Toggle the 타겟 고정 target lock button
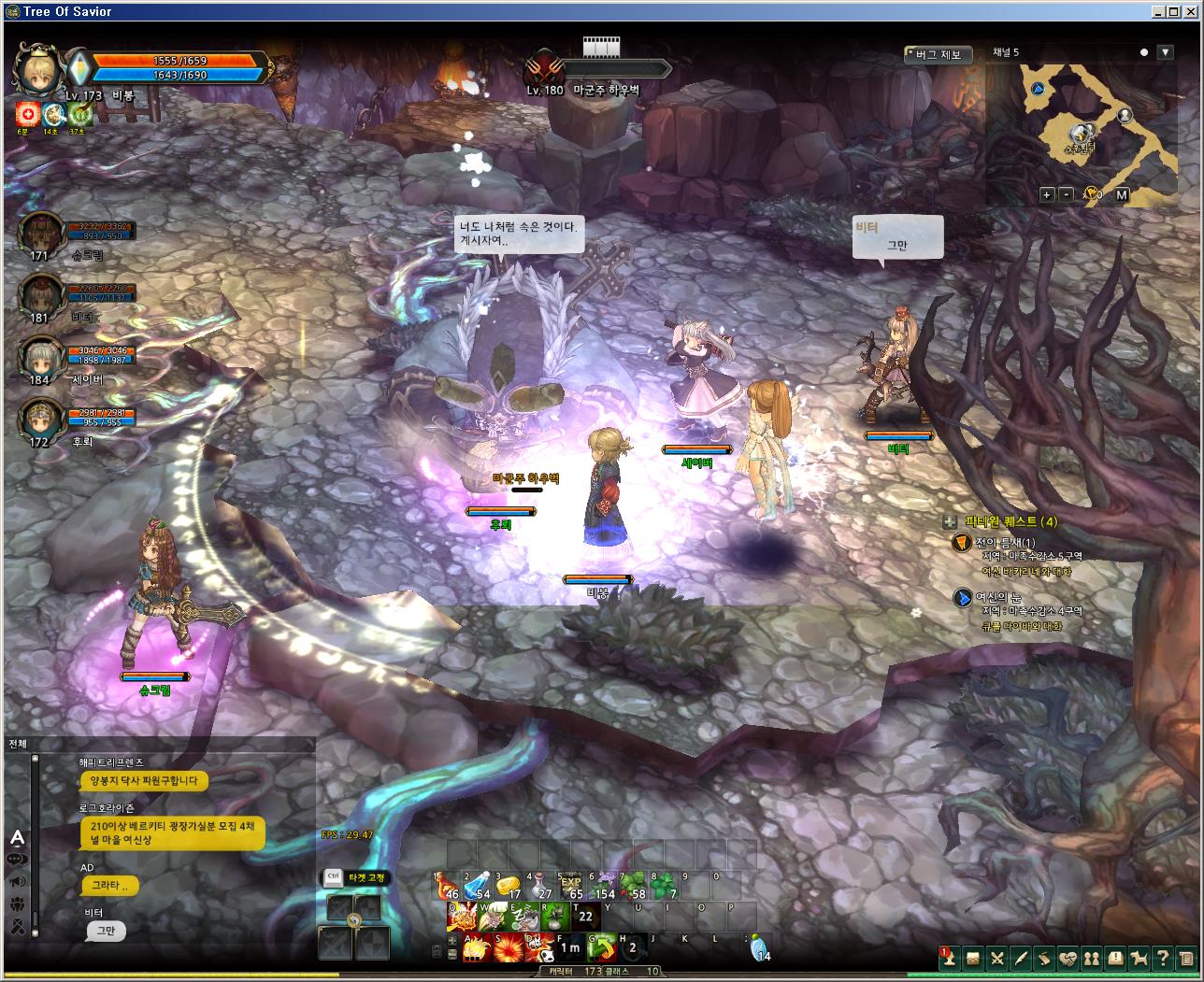The height and width of the screenshot is (982, 1204). click(x=356, y=877)
